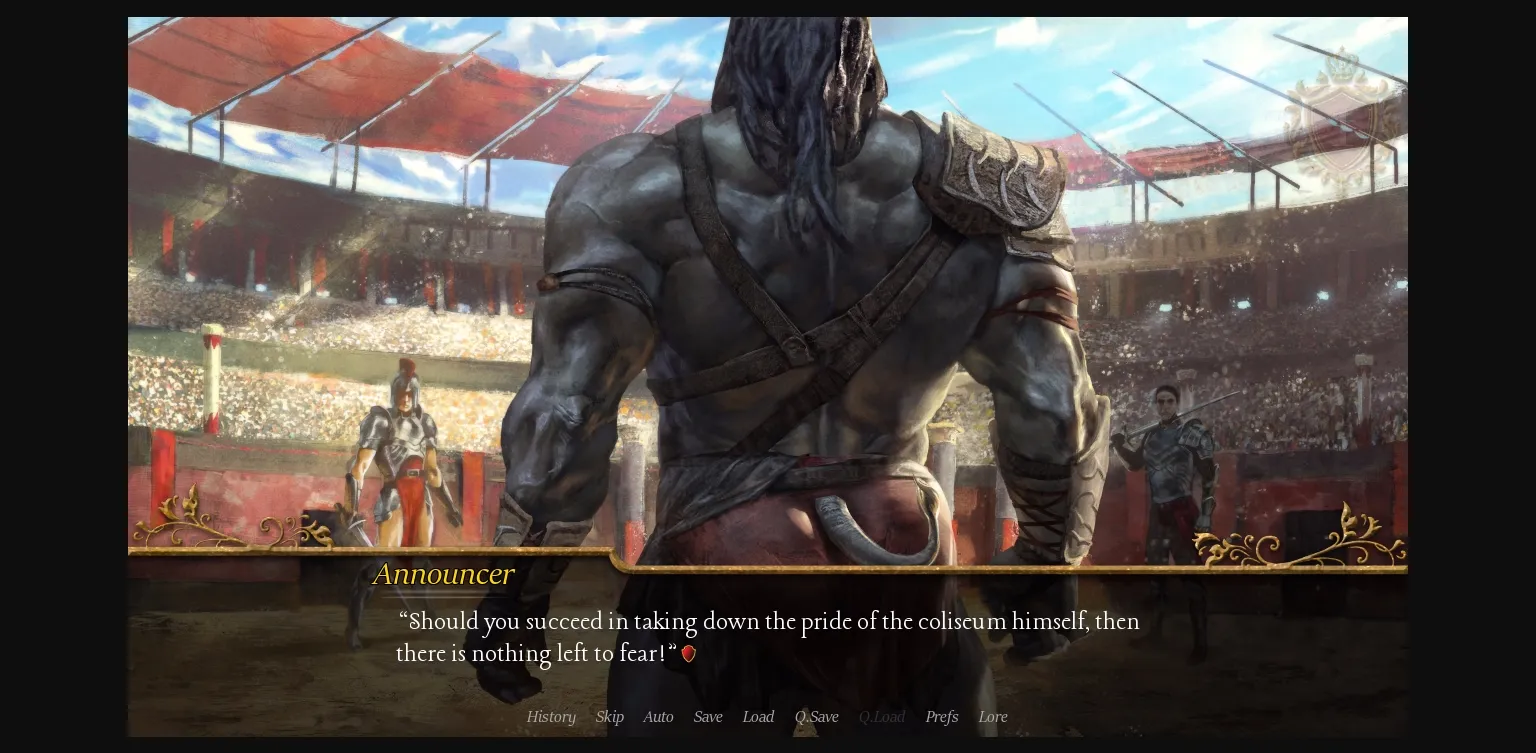
Task: Click the dialogue text to advance
Action: 768,637
